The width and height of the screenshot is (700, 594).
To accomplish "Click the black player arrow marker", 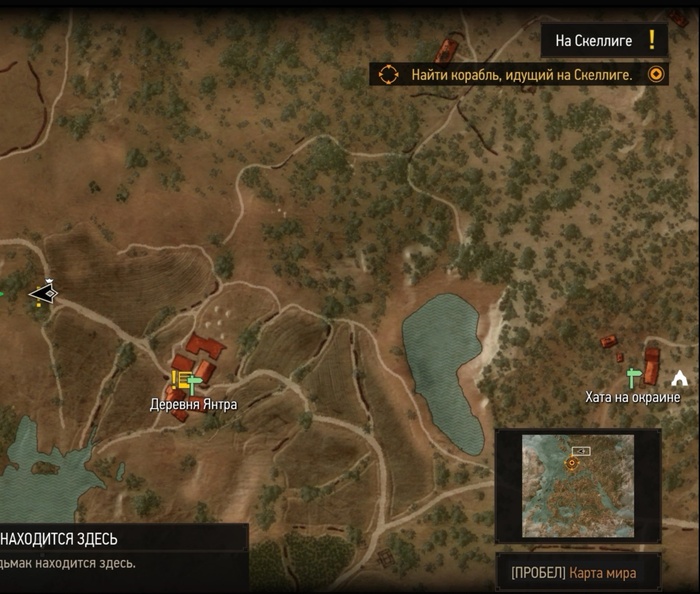I will tap(43, 293).
